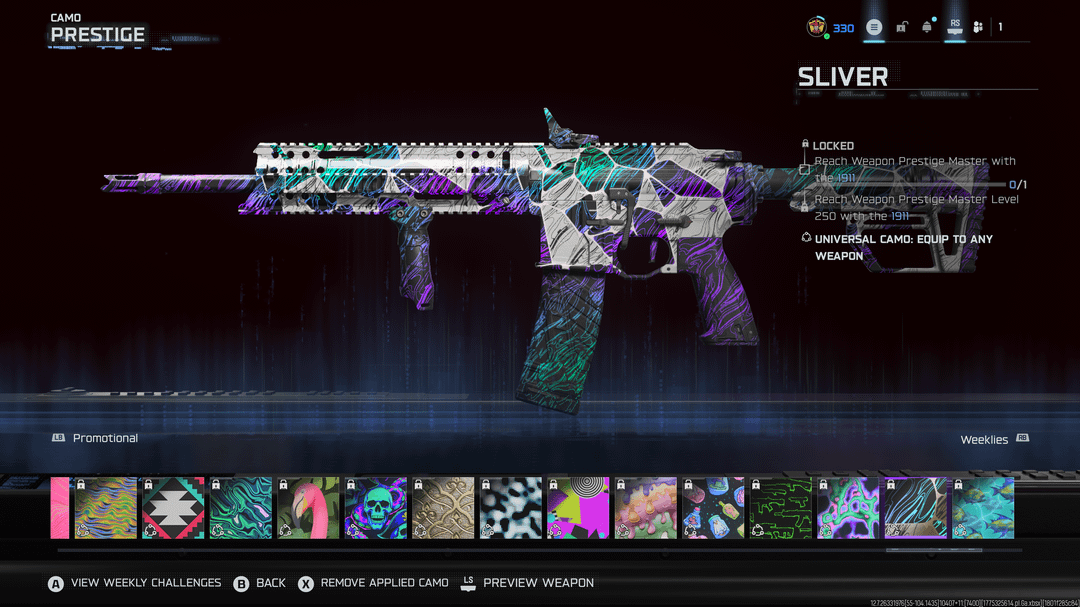The width and height of the screenshot is (1080, 607).
Task: Choose the black and white blotchy camo
Action: click(x=511, y=508)
